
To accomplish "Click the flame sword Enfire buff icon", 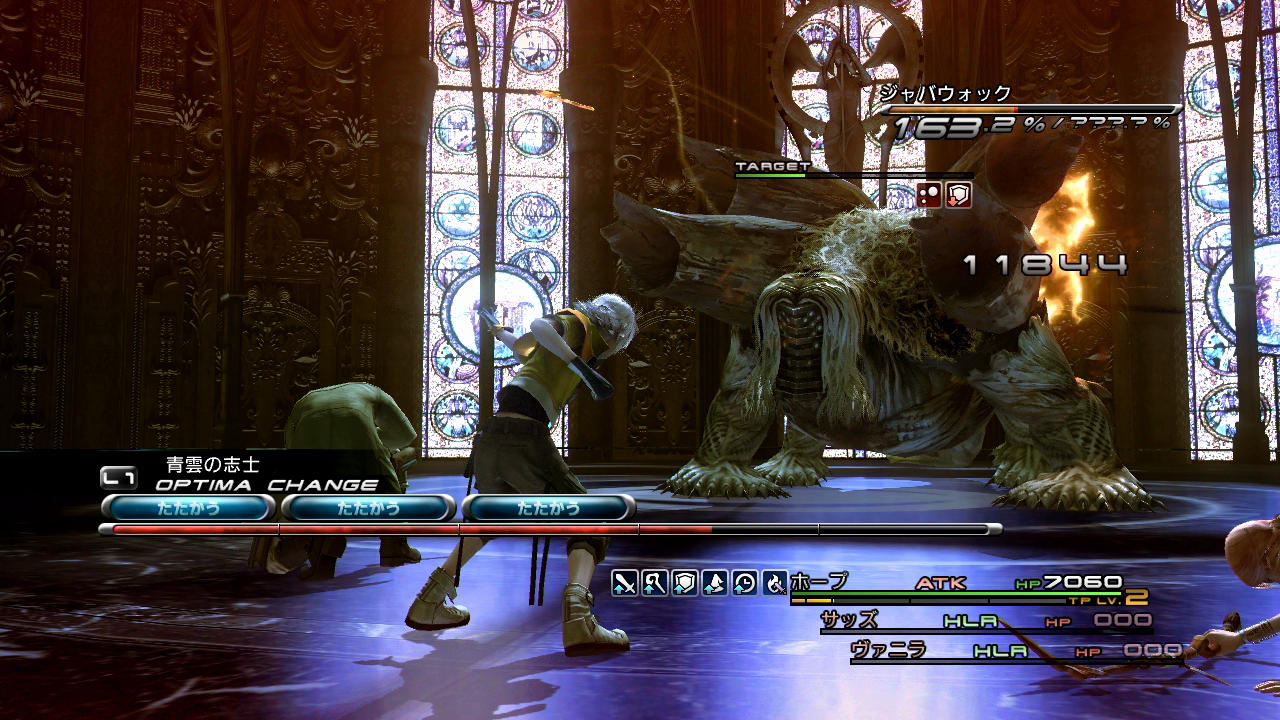I will [775, 582].
